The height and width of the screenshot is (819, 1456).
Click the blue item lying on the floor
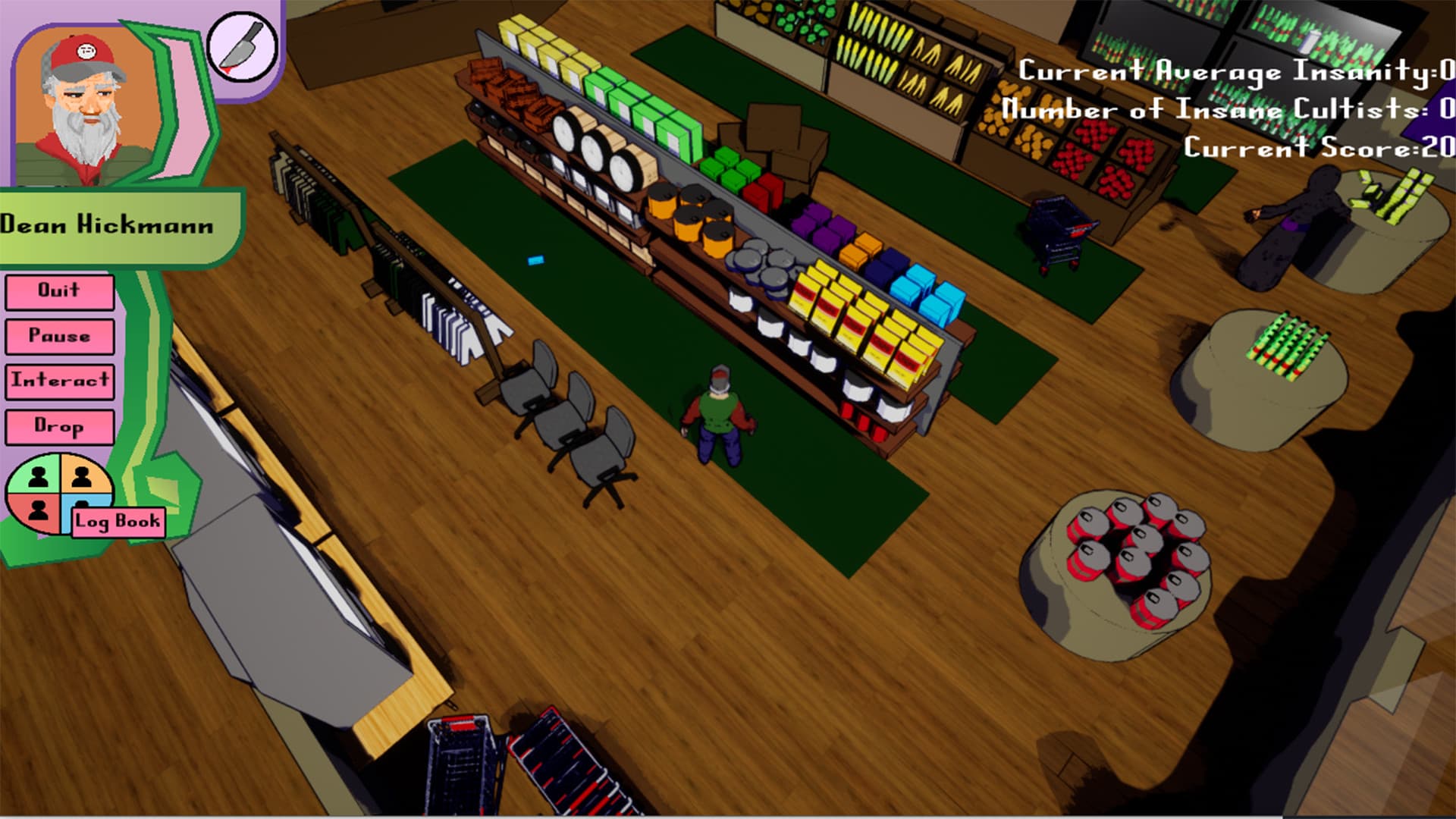click(x=535, y=259)
